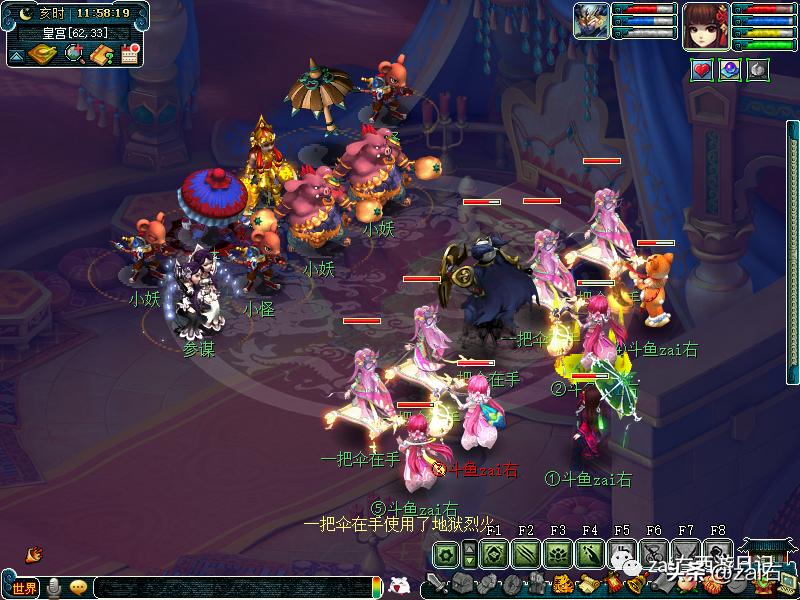
Task: Open the world map magnifier icon
Action: (73, 54)
